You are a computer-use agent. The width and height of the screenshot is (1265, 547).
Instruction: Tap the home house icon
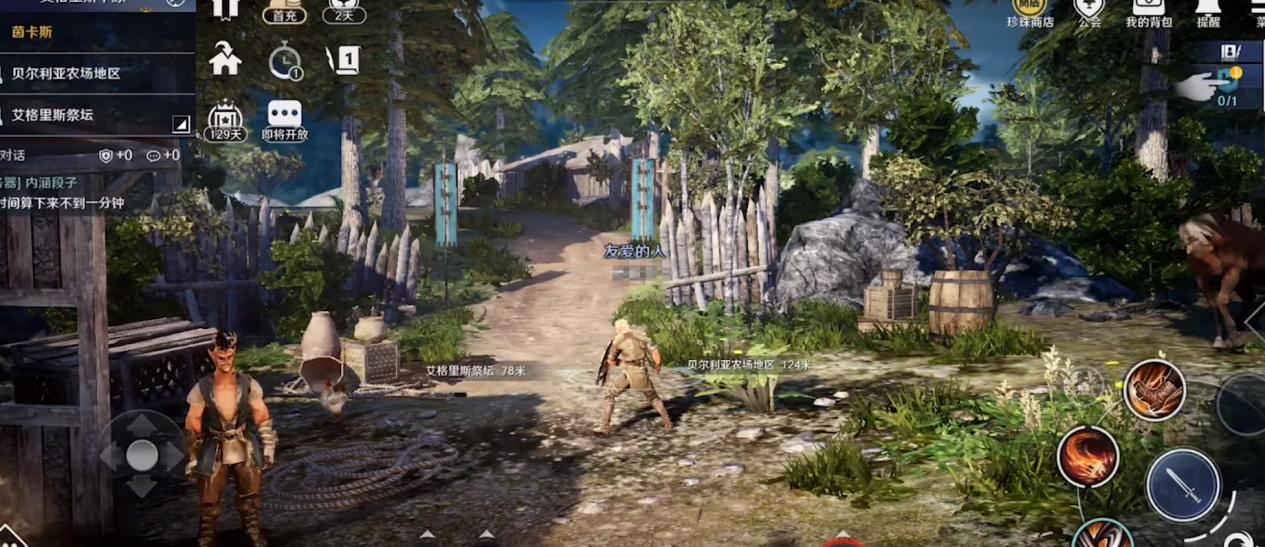point(225,61)
